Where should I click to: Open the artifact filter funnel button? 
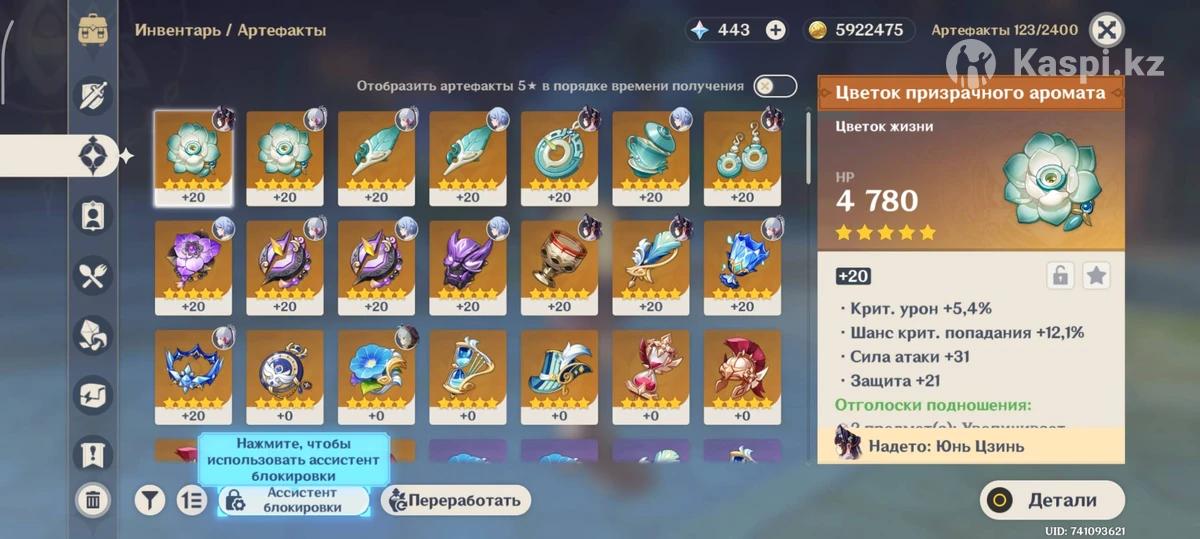(150, 500)
